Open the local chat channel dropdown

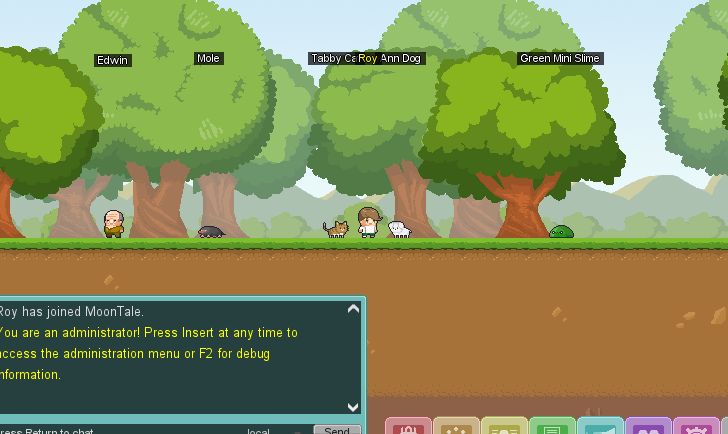click(272, 431)
